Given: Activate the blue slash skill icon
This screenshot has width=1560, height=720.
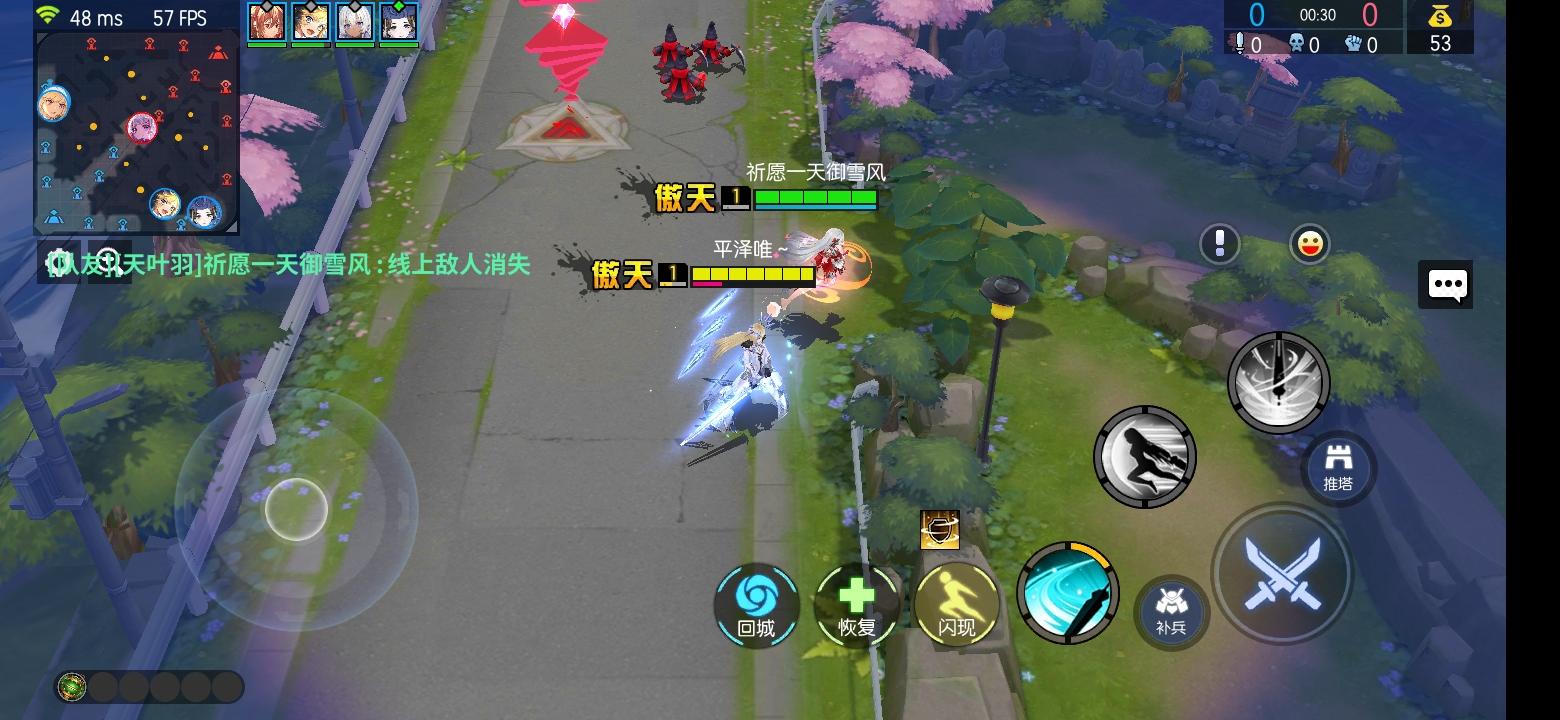Looking at the screenshot, I should [1067, 593].
